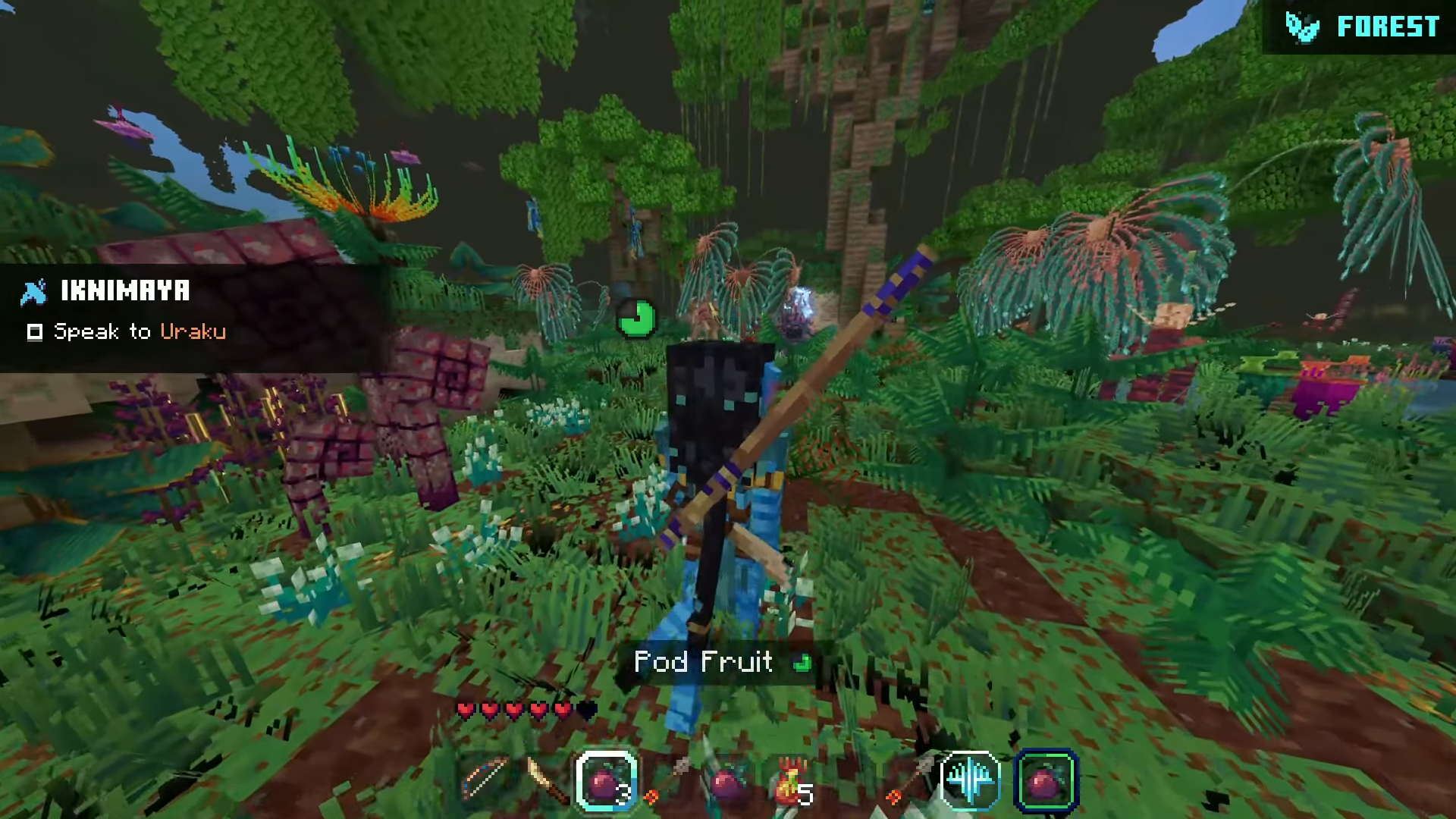Click the Speak to Uraku objective checkbox

tap(35, 332)
